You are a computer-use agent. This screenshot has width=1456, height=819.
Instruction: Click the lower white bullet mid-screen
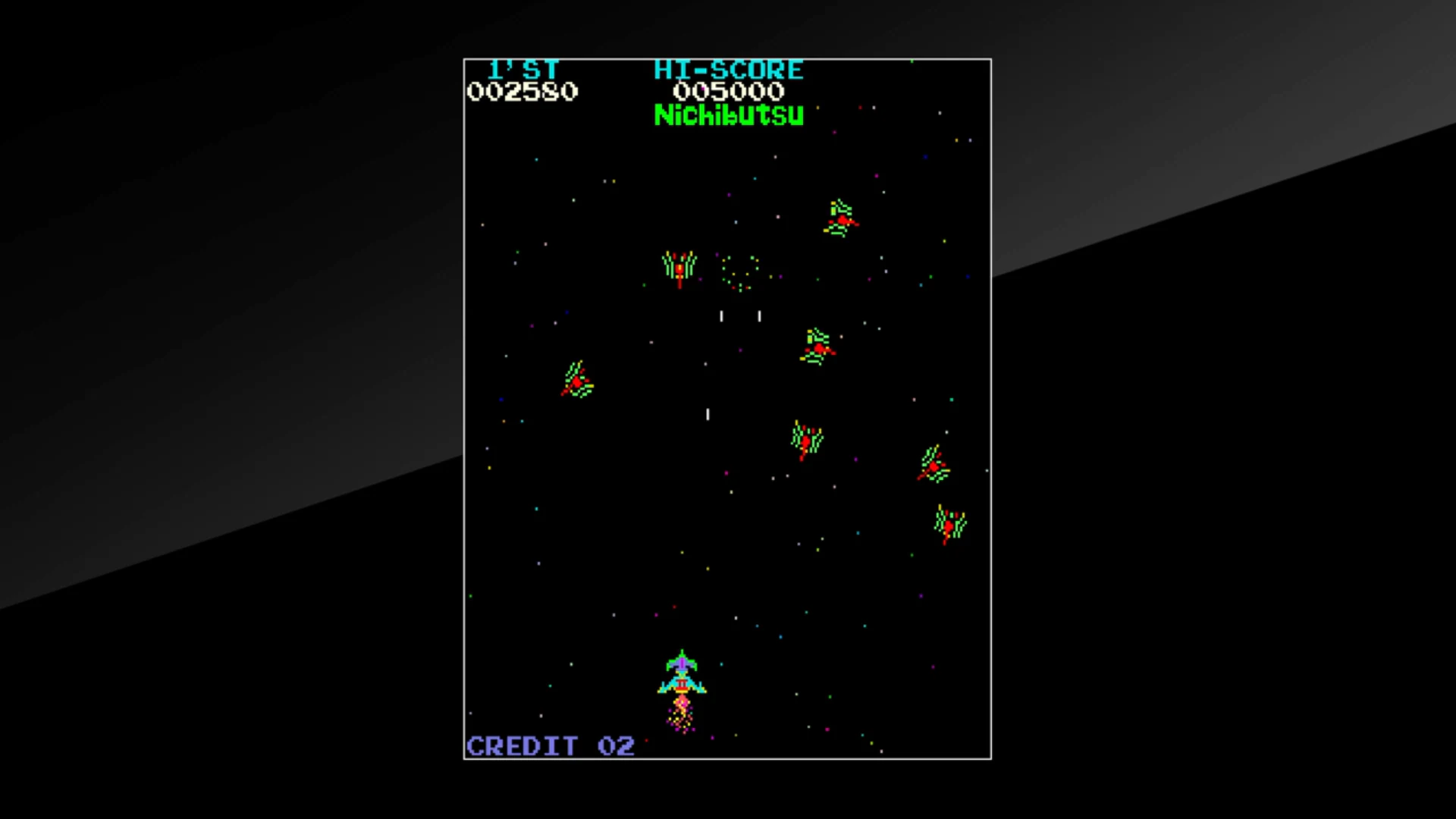pos(707,415)
